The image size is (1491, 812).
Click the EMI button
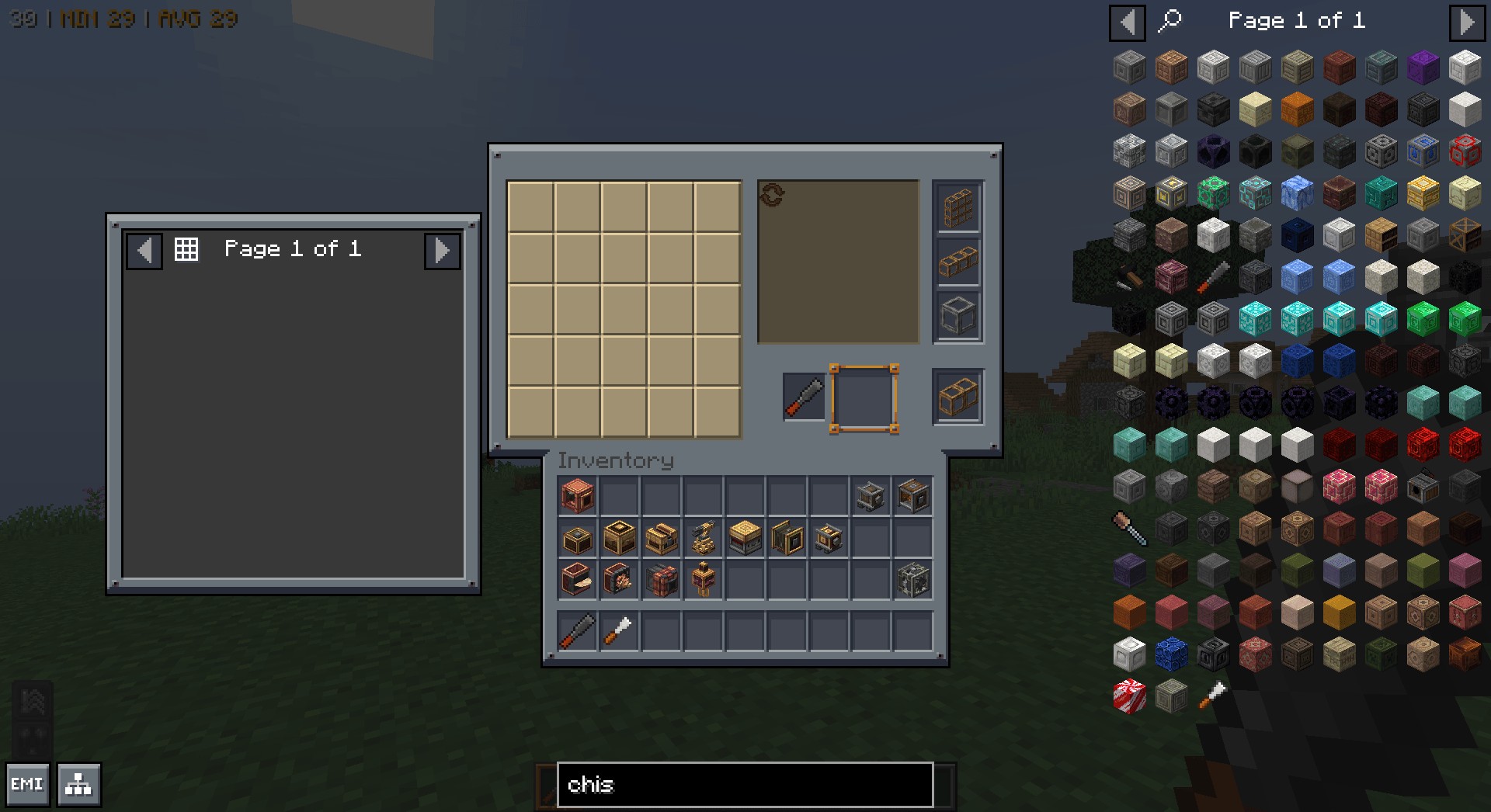point(27,784)
